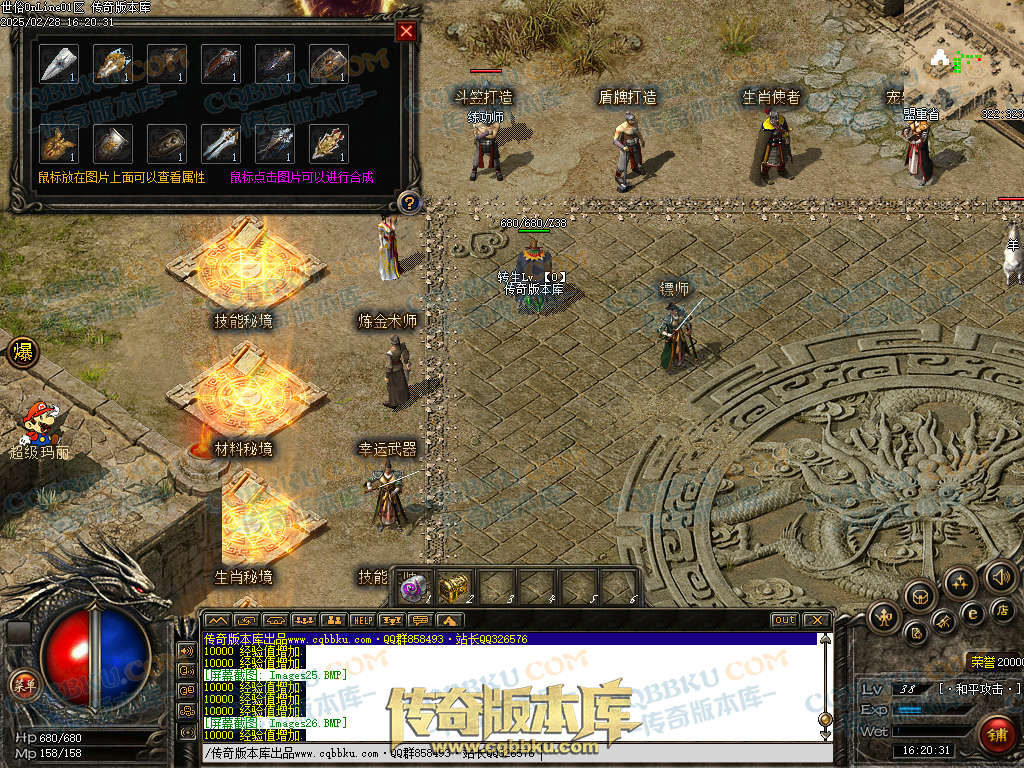Click the HELP button above chat

tap(362, 620)
